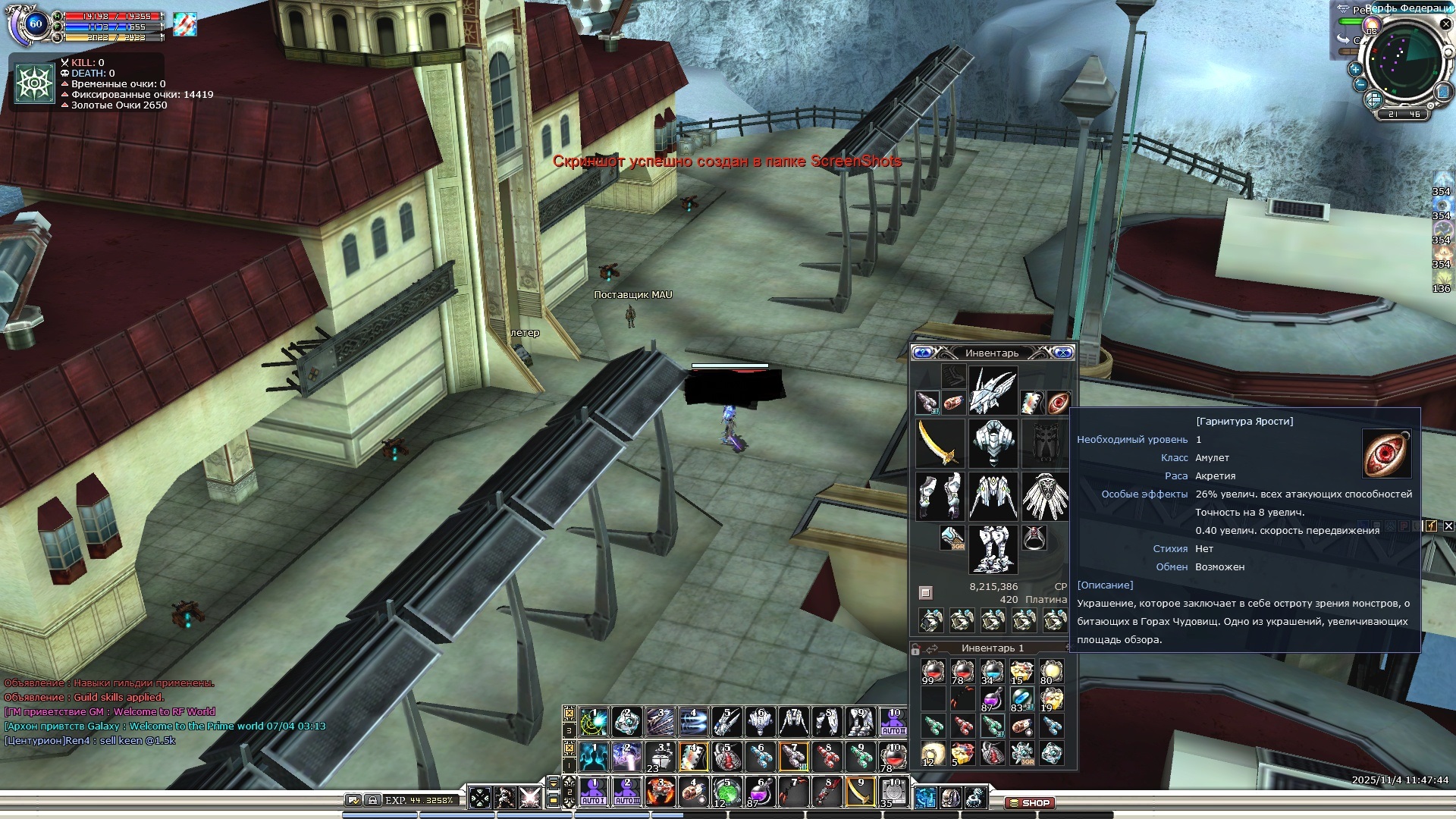Activate the AUTO I hotbar slot
The image size is (1456, 819).
tap(593, 792)
